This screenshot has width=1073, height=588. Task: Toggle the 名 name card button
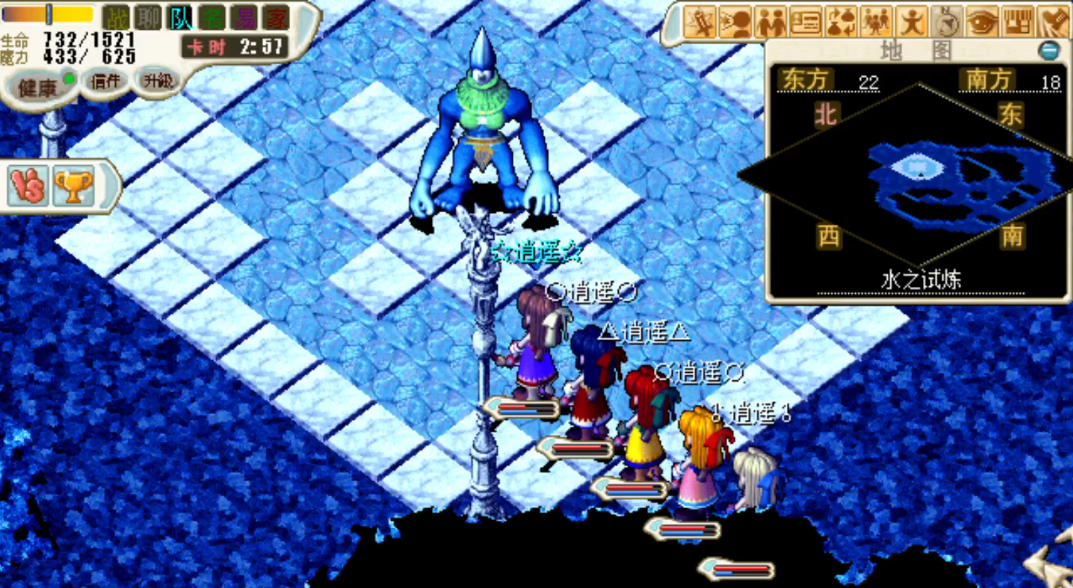[212, 17]
